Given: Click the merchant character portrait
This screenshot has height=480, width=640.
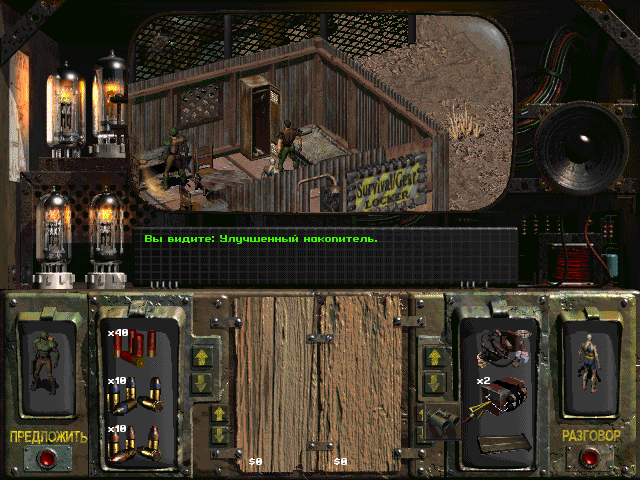Looking at the screenshot, I should (590, 360).
